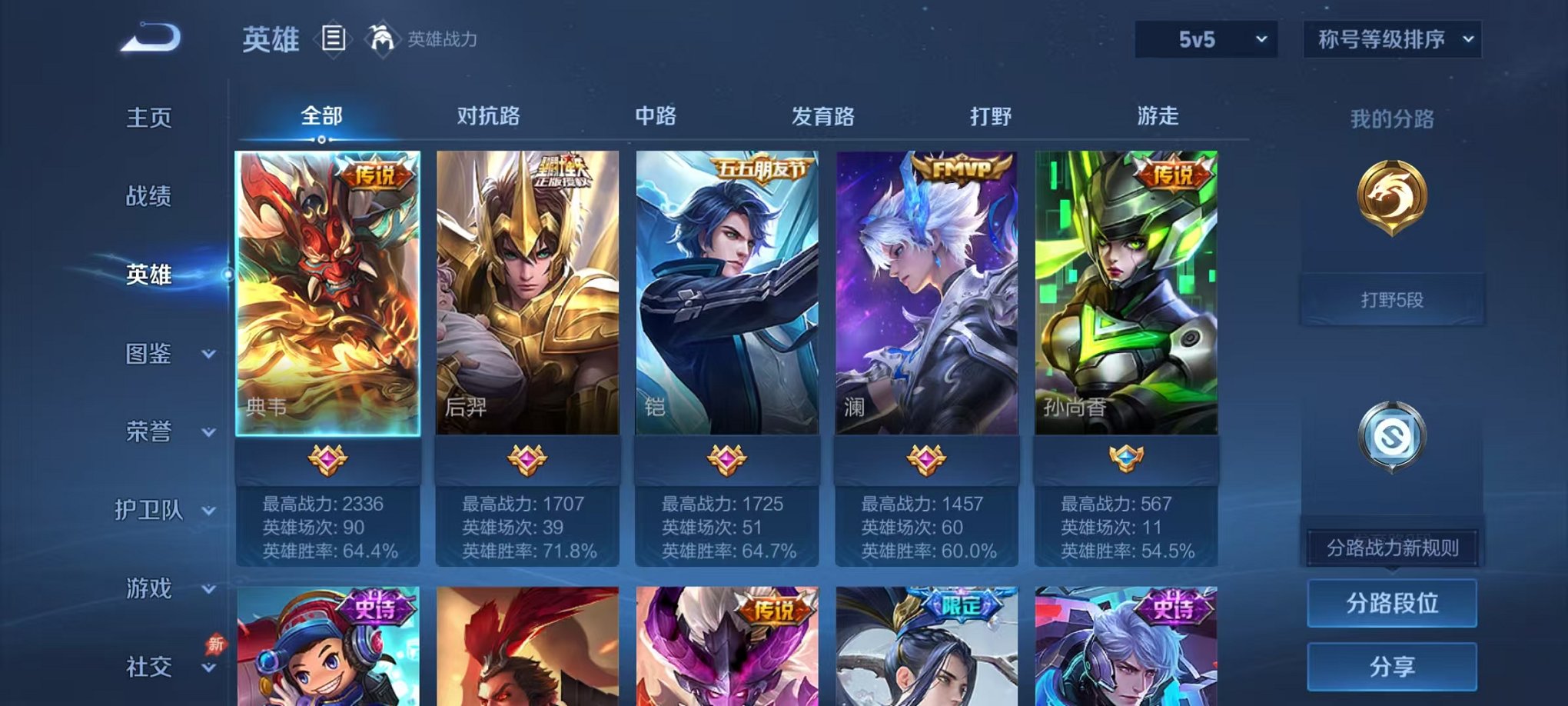
Task: Open 英雄战力 via the helmet icon
Action: click(x=381, y=40)
